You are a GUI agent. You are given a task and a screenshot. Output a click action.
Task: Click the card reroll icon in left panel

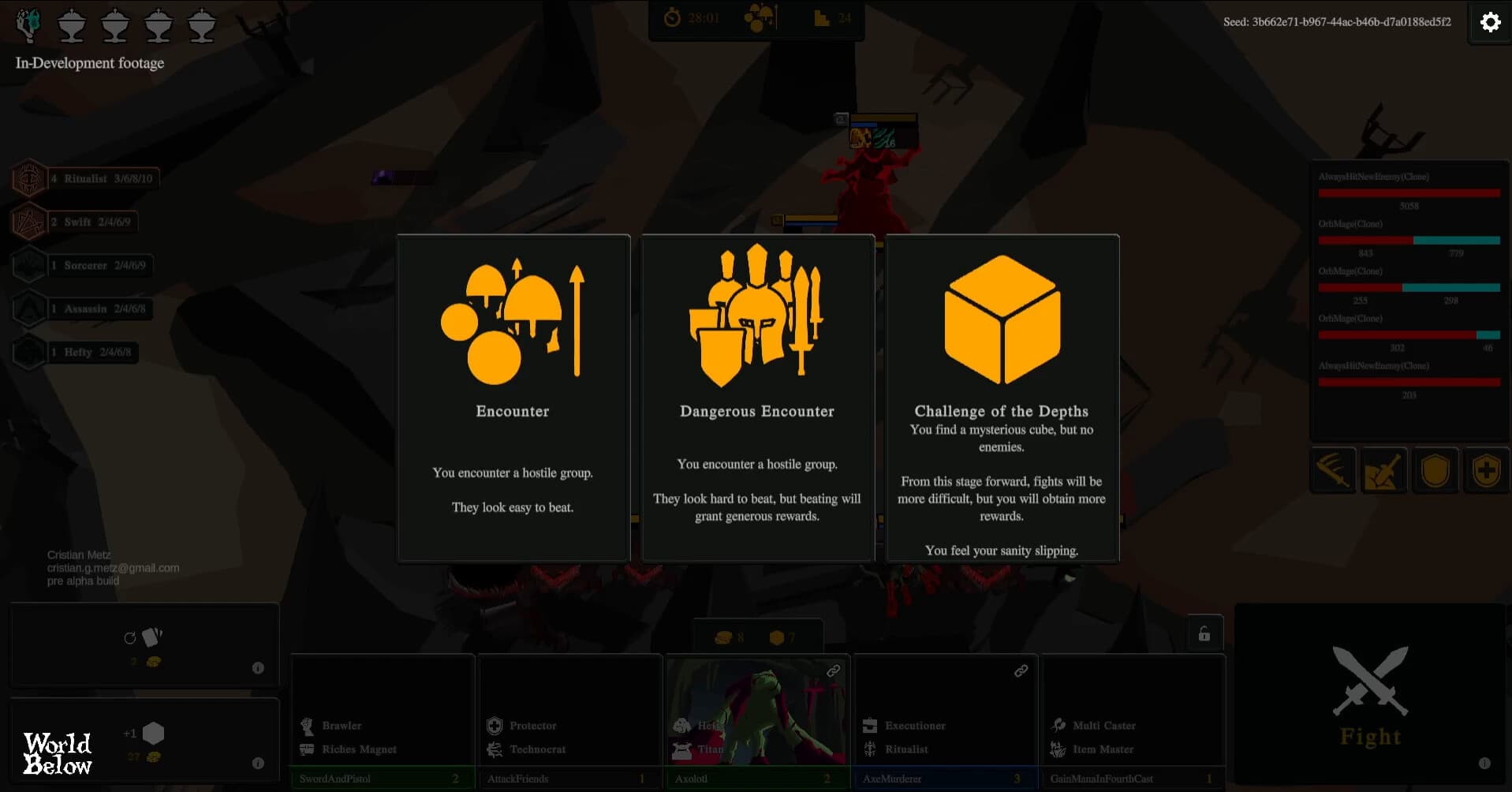click(x=146, y=637)
